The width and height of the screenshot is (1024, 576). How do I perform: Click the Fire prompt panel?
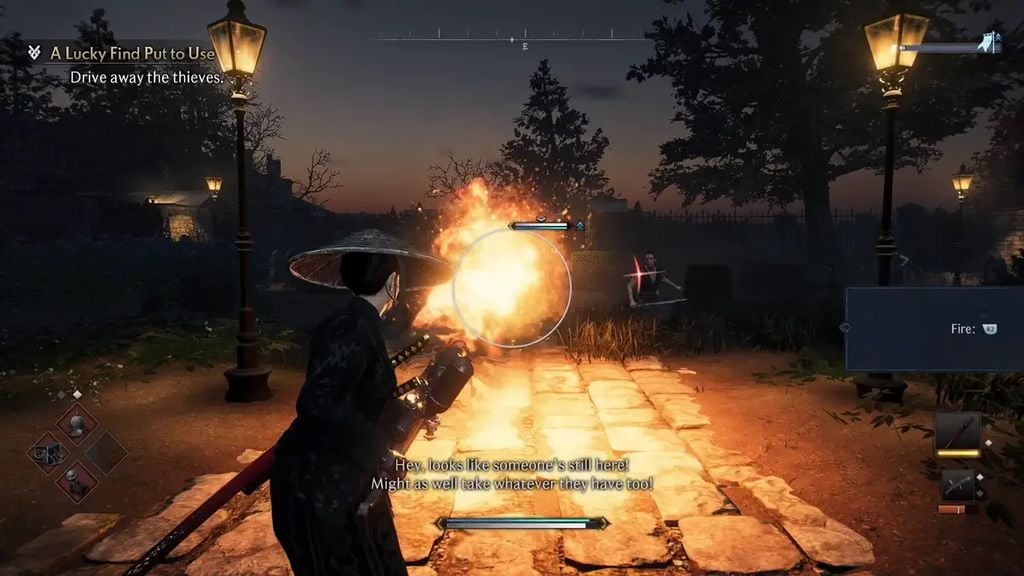click(934, 329)
